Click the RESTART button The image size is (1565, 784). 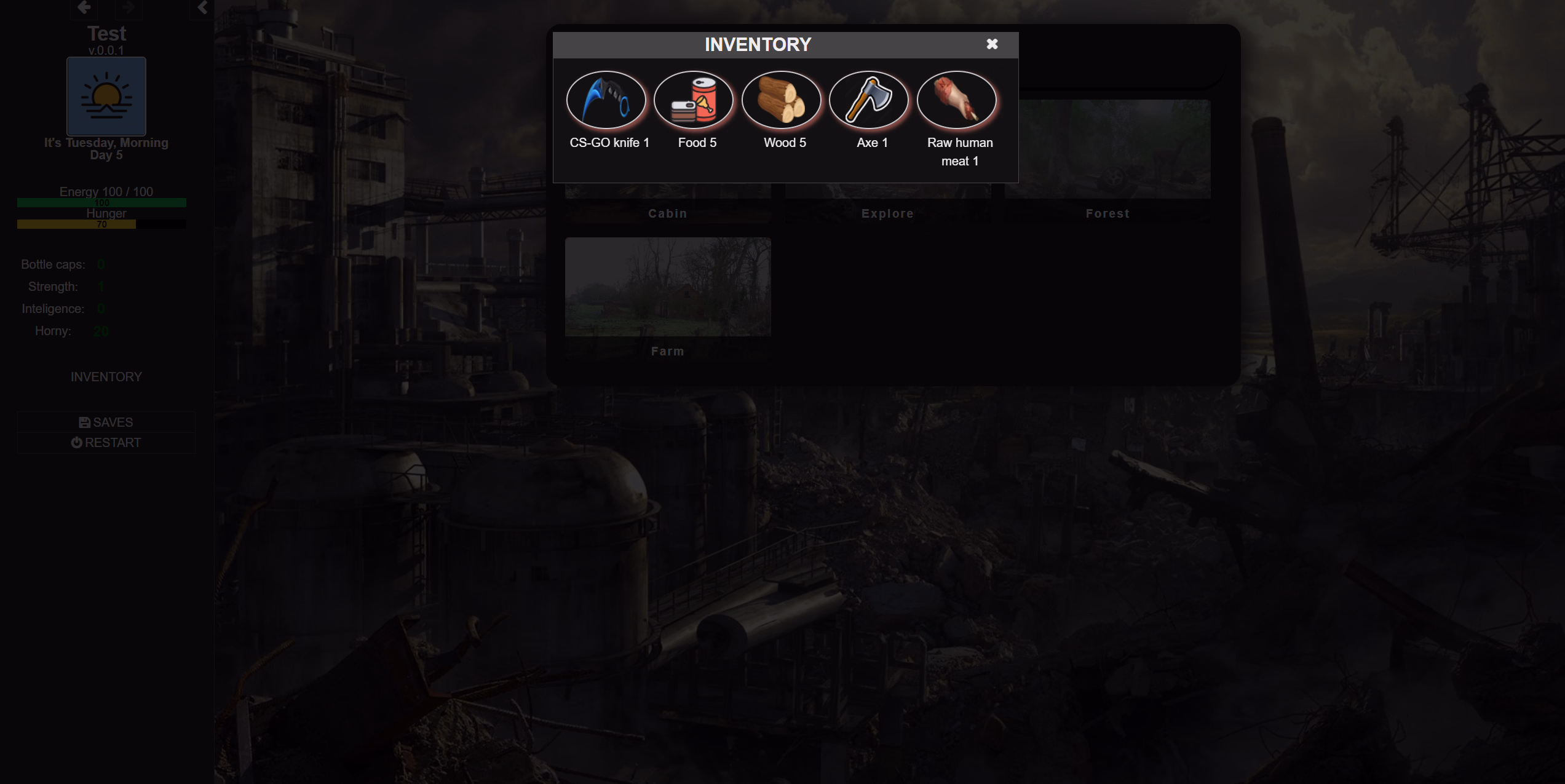pyautogui.click(x=106, y=442)
